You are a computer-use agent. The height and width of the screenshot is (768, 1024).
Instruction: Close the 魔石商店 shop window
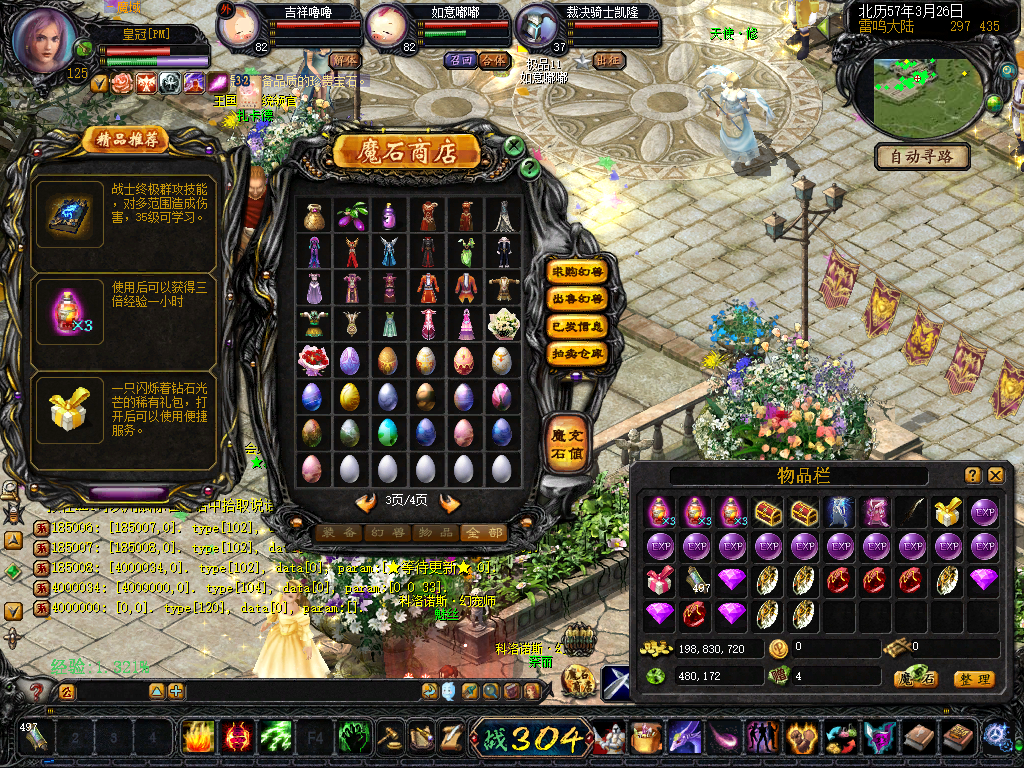[x=515, y=147]
